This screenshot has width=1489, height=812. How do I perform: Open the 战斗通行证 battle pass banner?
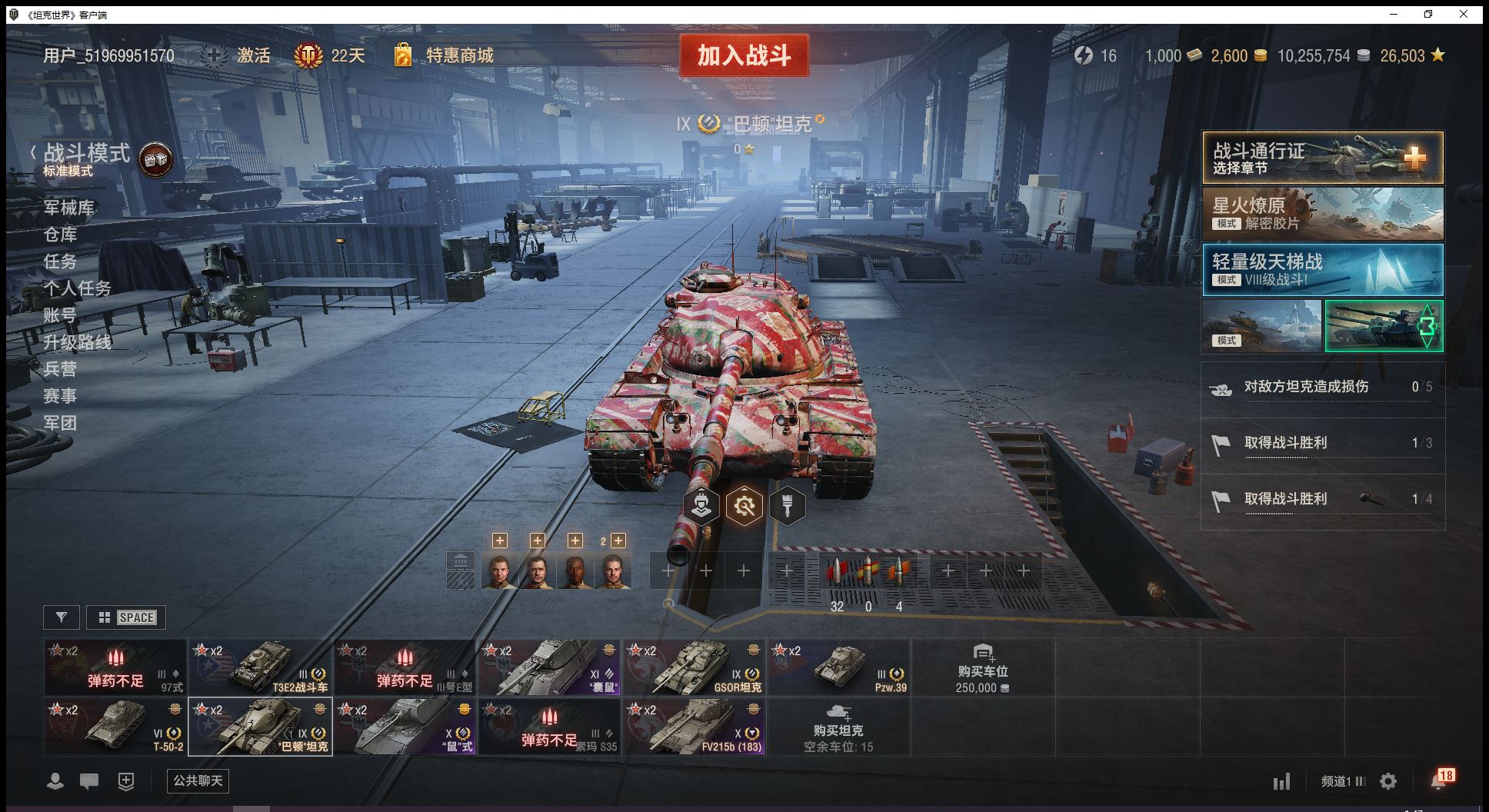[1322, 158]
